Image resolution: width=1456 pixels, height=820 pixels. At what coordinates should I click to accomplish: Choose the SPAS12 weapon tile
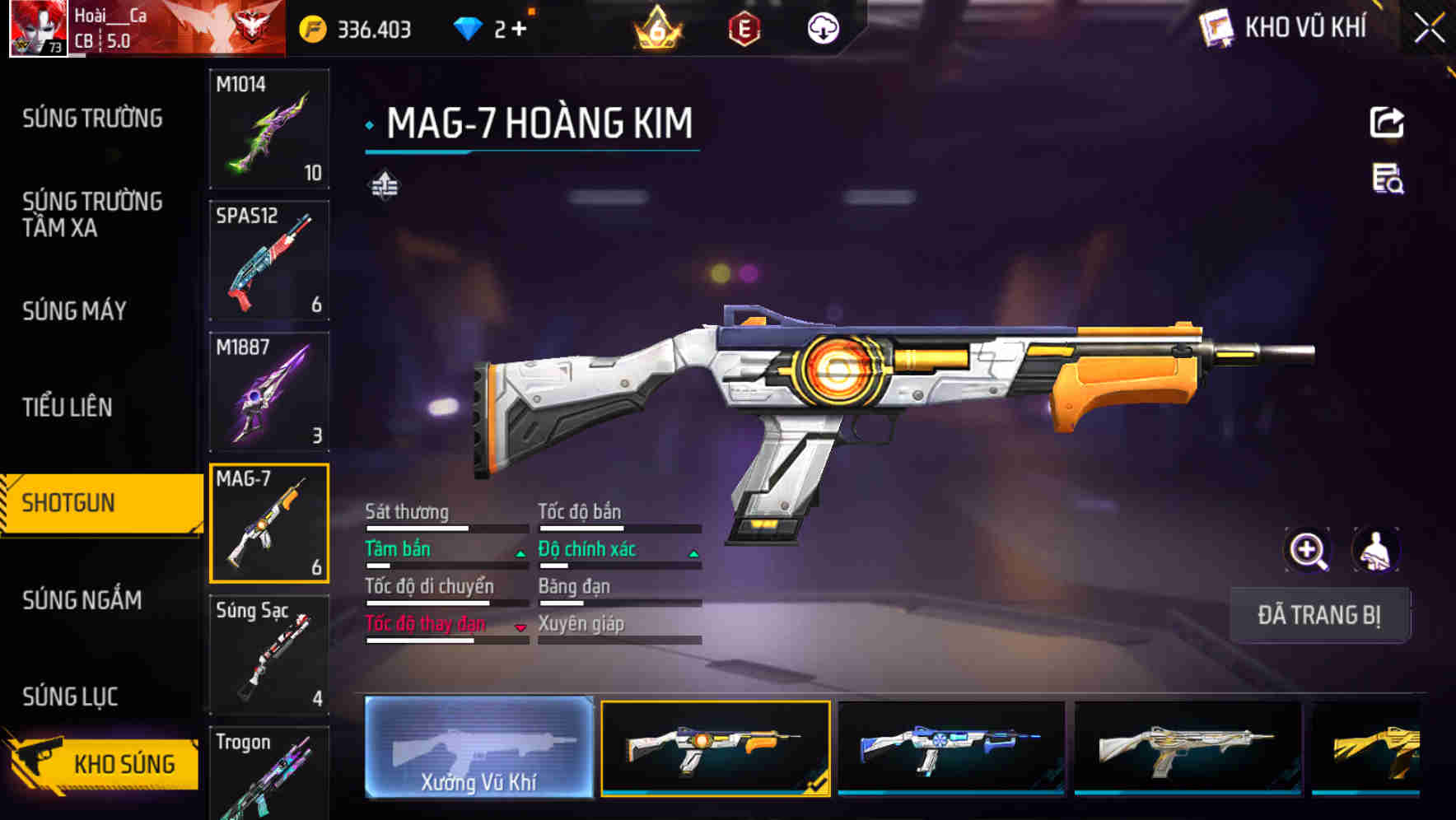(269, 260)
